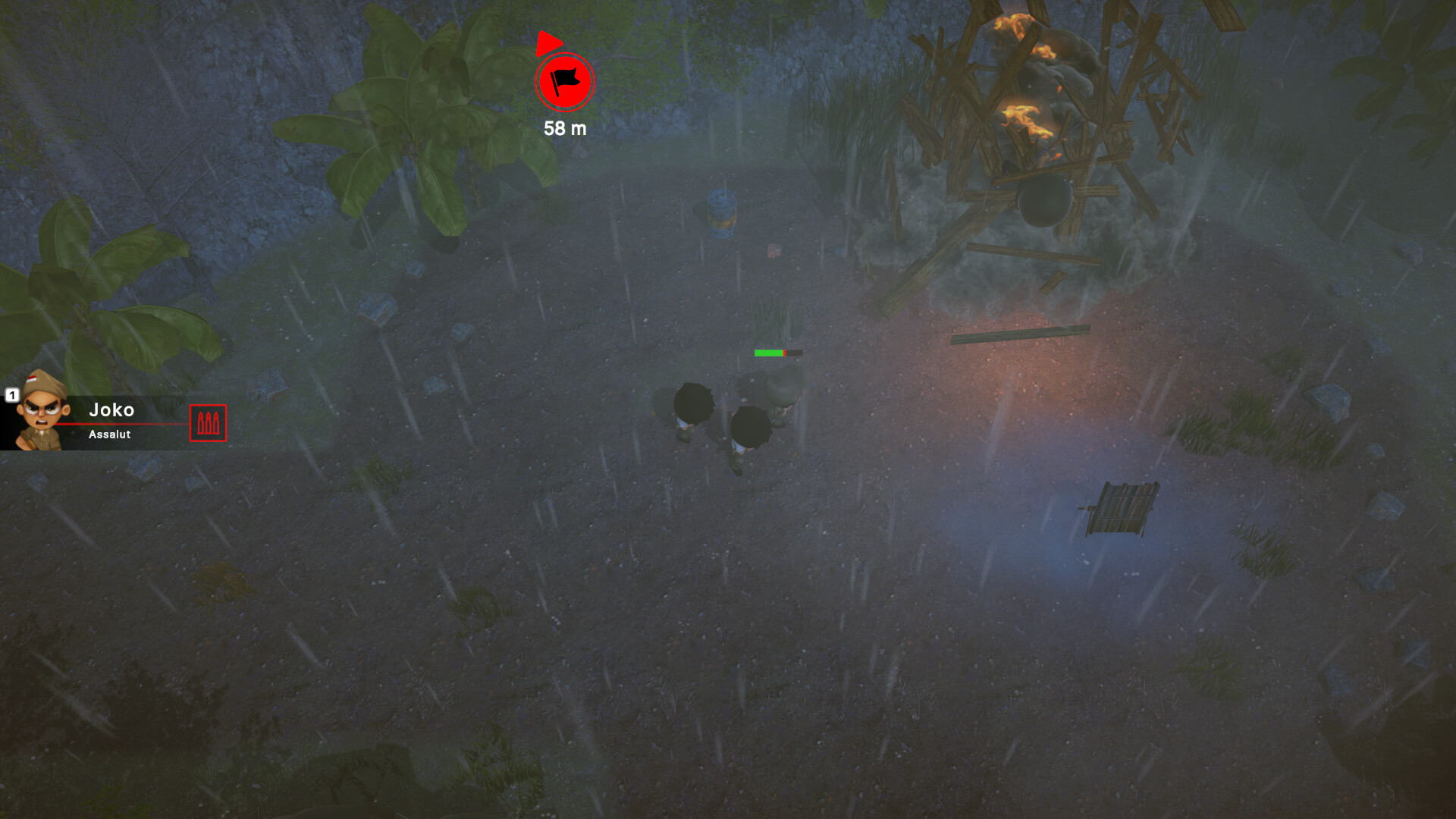Screen dimensions: 1456x819
Task: Click the soldier name 'Joko'
Action: [112, 410]
